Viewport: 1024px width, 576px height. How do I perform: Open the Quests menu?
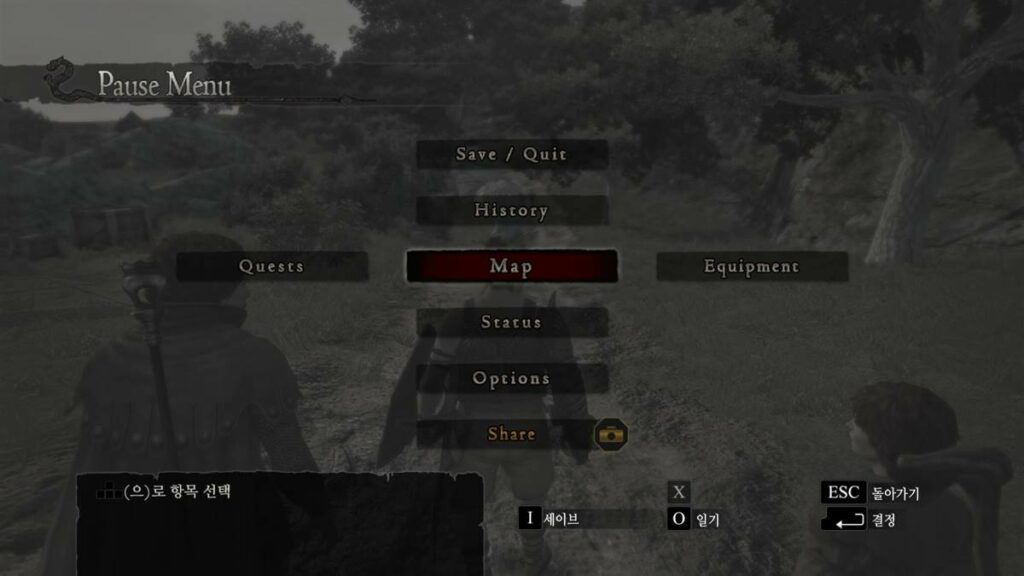coord(272,267)
